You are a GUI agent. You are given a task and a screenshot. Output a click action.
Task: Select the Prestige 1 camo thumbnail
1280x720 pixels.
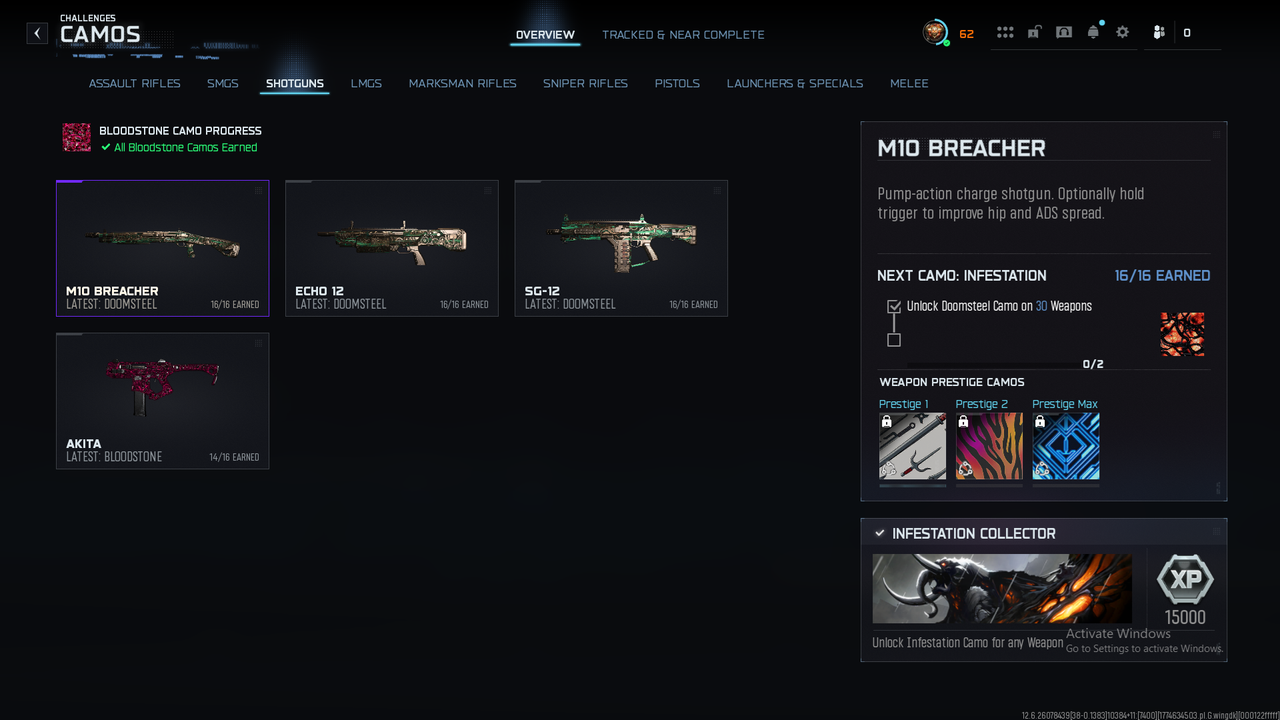click(x=912, y=446)
